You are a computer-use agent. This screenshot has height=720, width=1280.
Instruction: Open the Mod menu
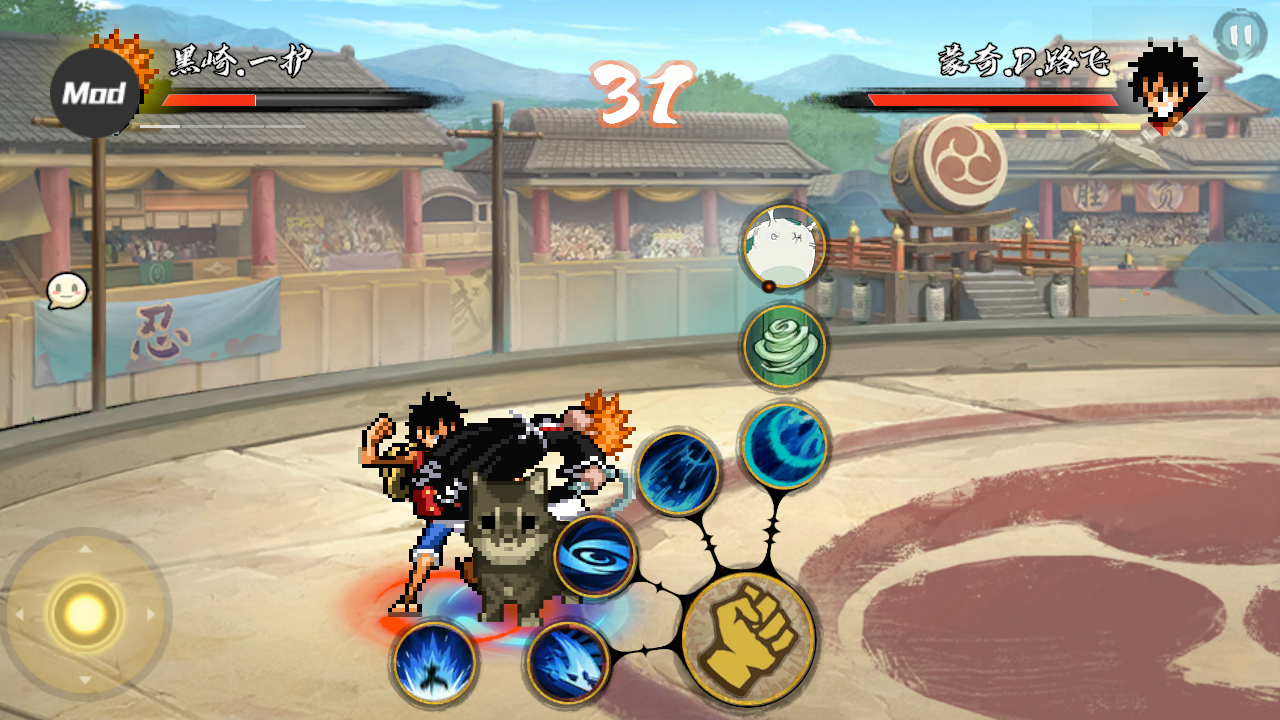94,94
